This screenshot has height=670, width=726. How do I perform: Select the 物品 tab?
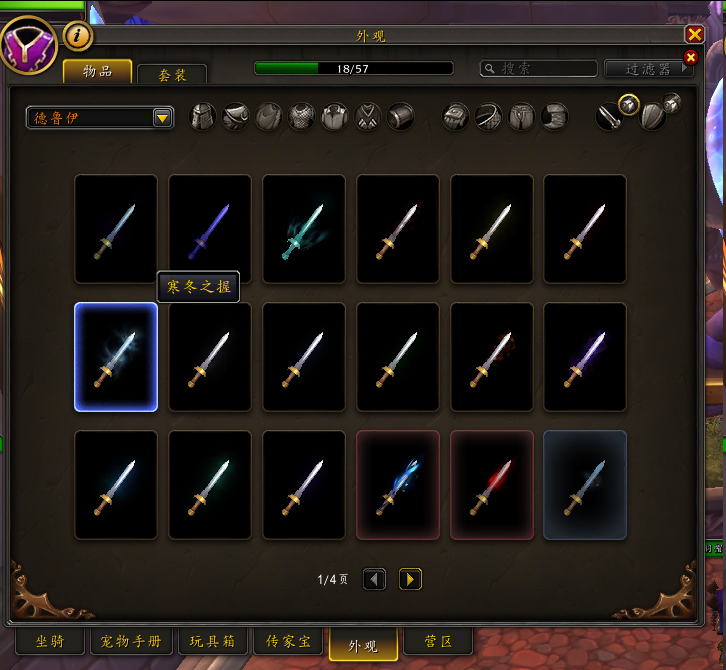point(98,71)
